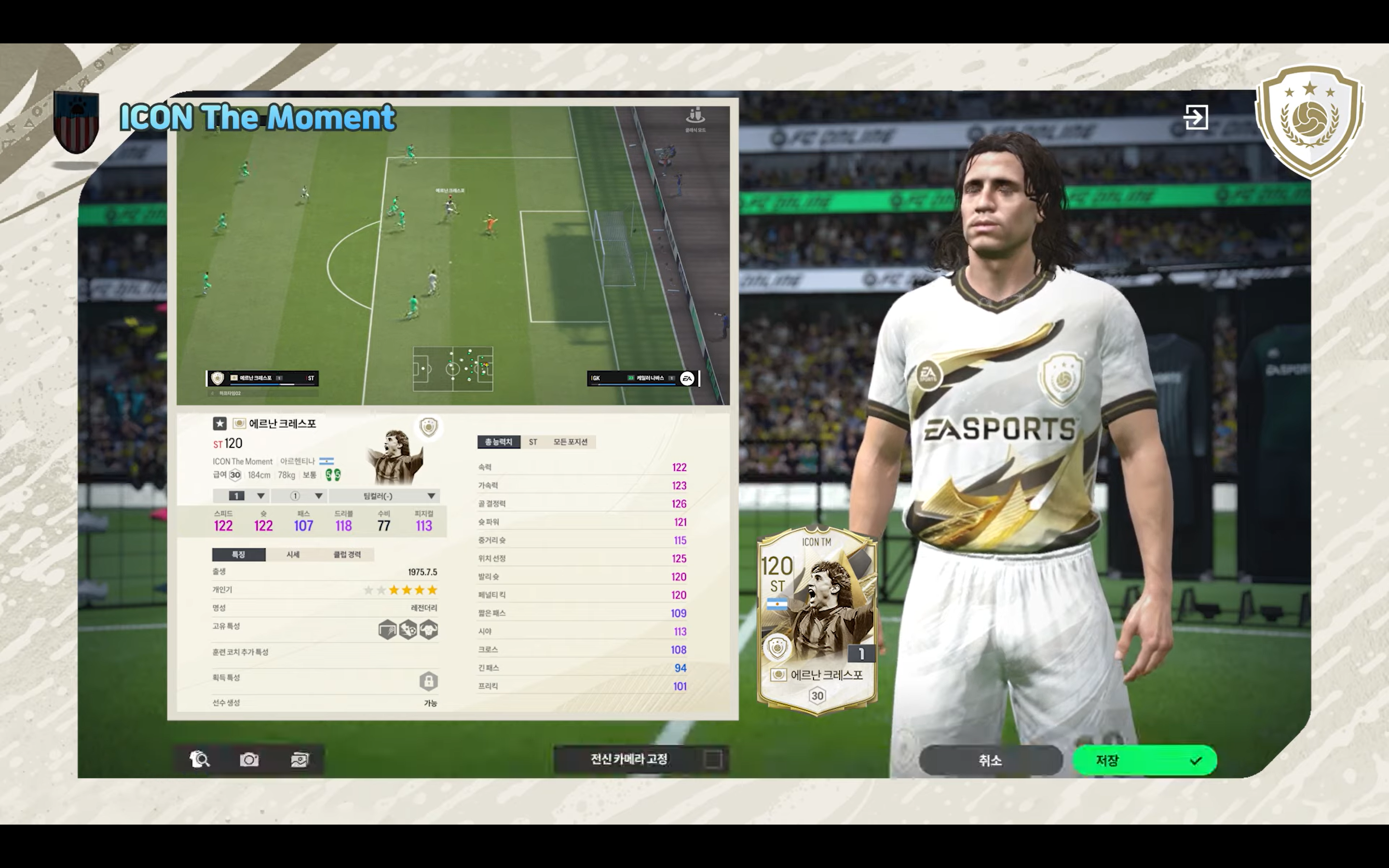This screenshot has height=868, width=1389.
Task: Open the first 고유 특성 trait icon
Action: coord(387,630)
